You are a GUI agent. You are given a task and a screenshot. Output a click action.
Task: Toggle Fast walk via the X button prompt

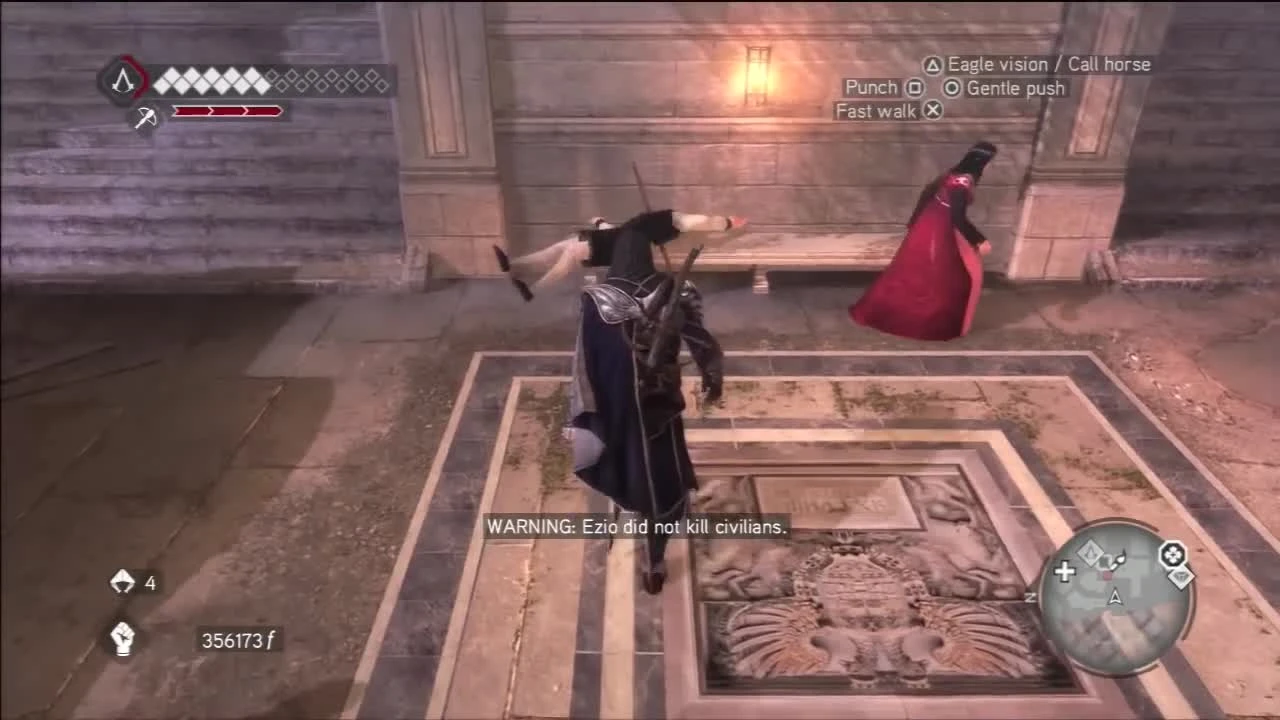(x=932, y=111)
